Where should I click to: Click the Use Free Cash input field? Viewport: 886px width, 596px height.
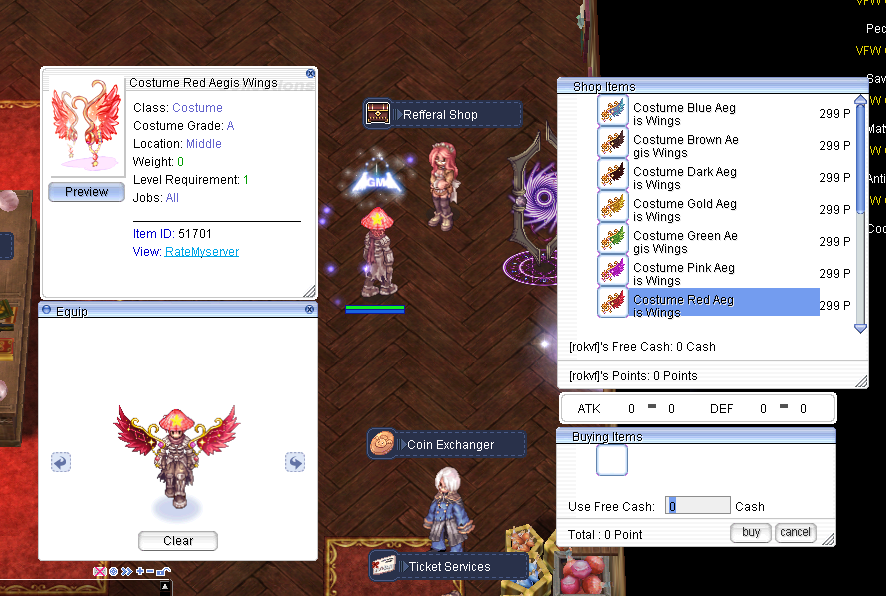pyautogui.click(x=698, y=506)
